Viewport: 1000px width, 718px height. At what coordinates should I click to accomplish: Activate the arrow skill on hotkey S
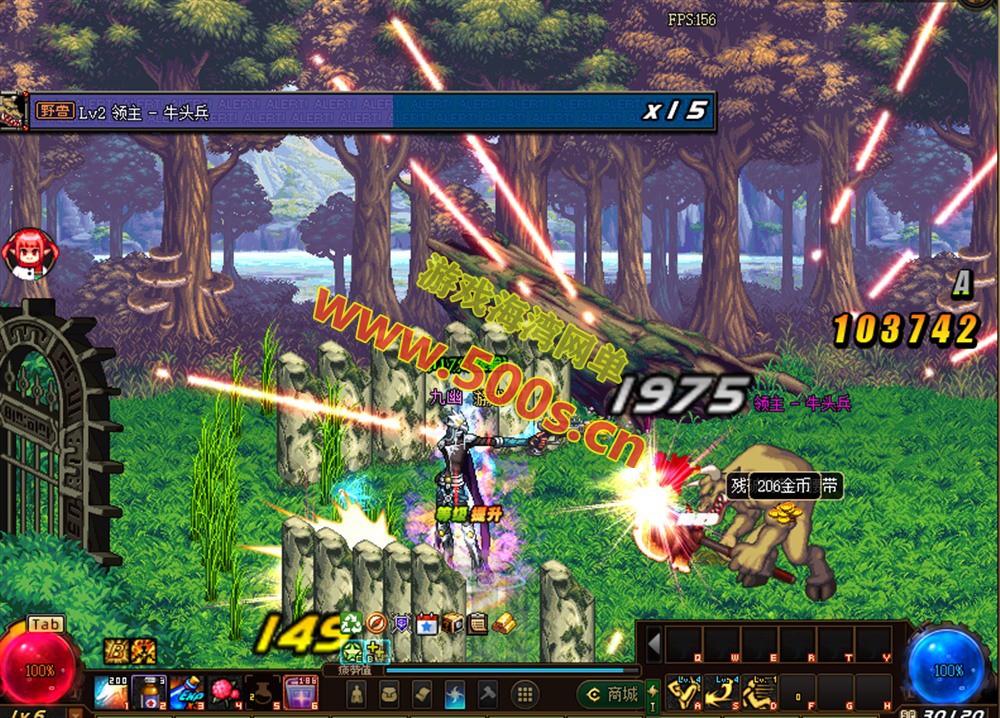720,692
